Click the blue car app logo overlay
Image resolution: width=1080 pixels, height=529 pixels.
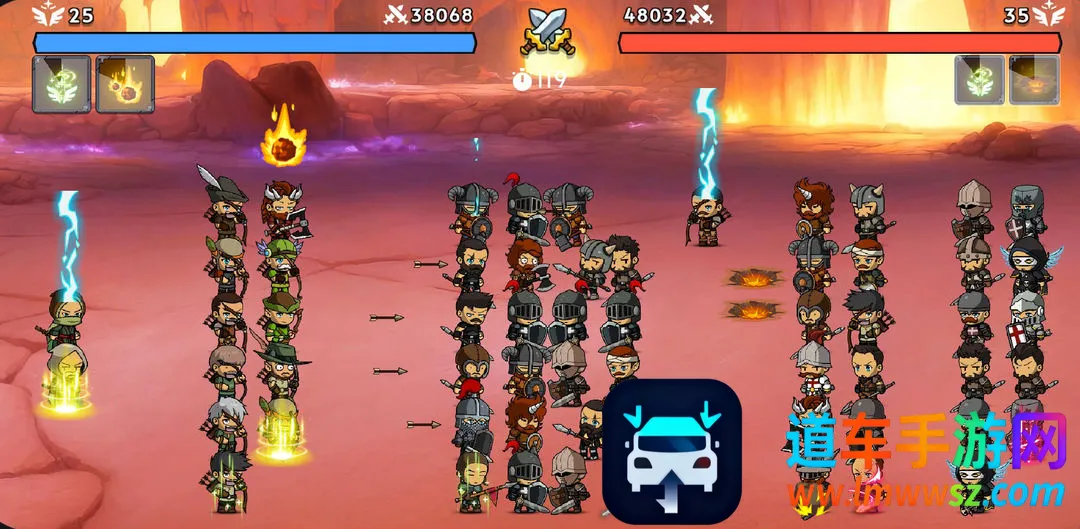(671, 451)
